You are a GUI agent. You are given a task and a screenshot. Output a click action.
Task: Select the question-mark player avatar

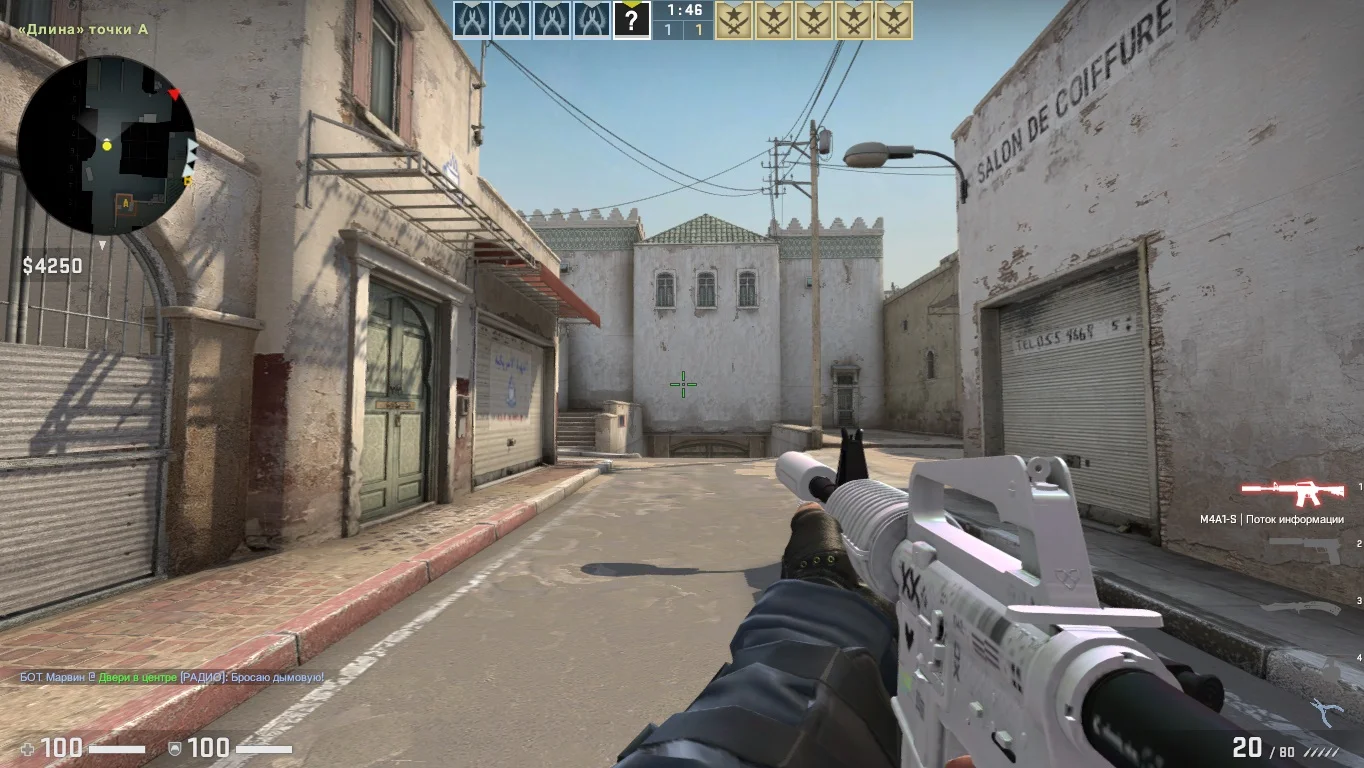click(x=631, y=20)
